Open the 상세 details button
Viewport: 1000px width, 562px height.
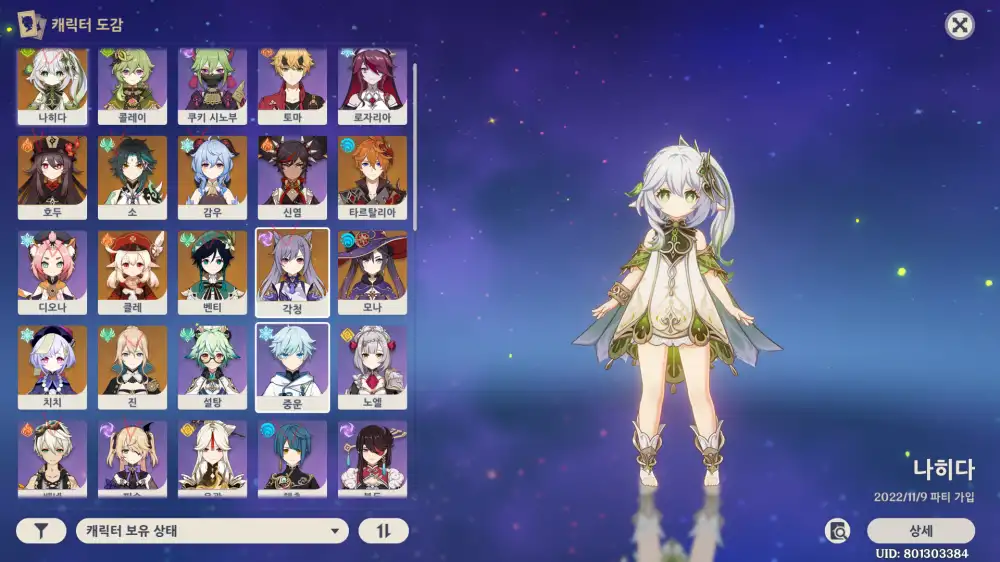(920, 531)
